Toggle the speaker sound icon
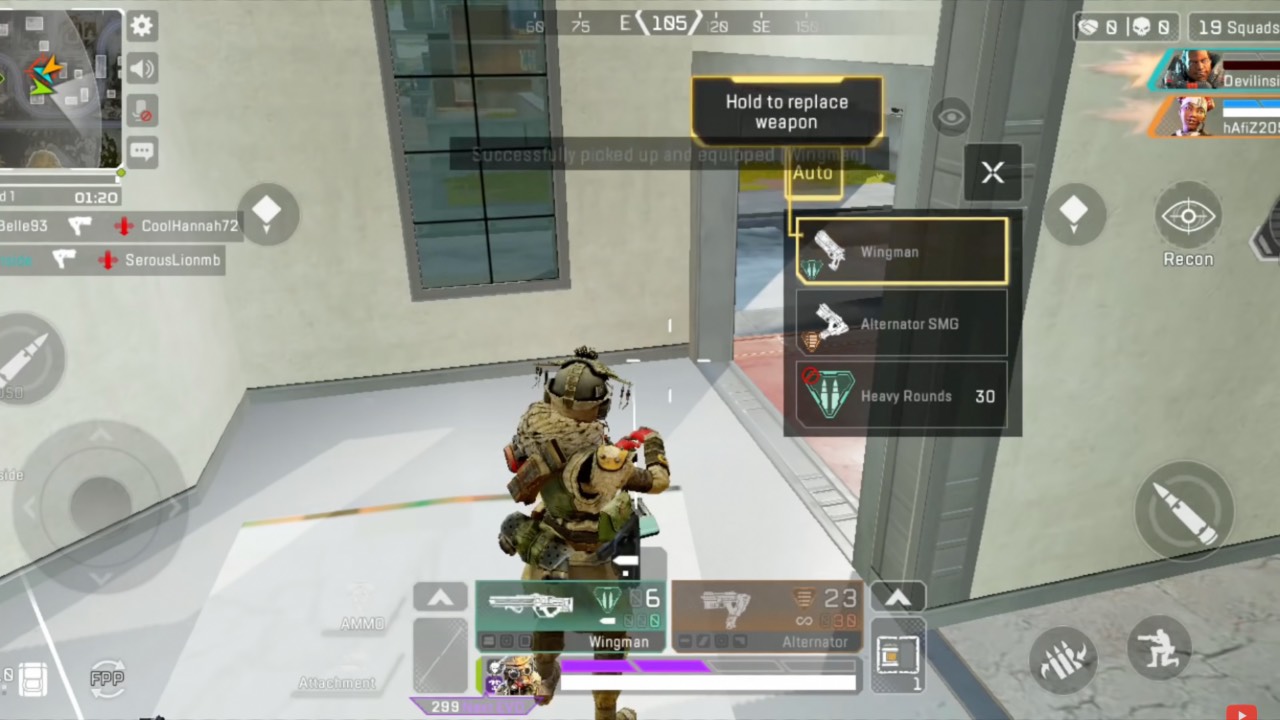Screen dimensions: 1280x720 click(142, 68)
